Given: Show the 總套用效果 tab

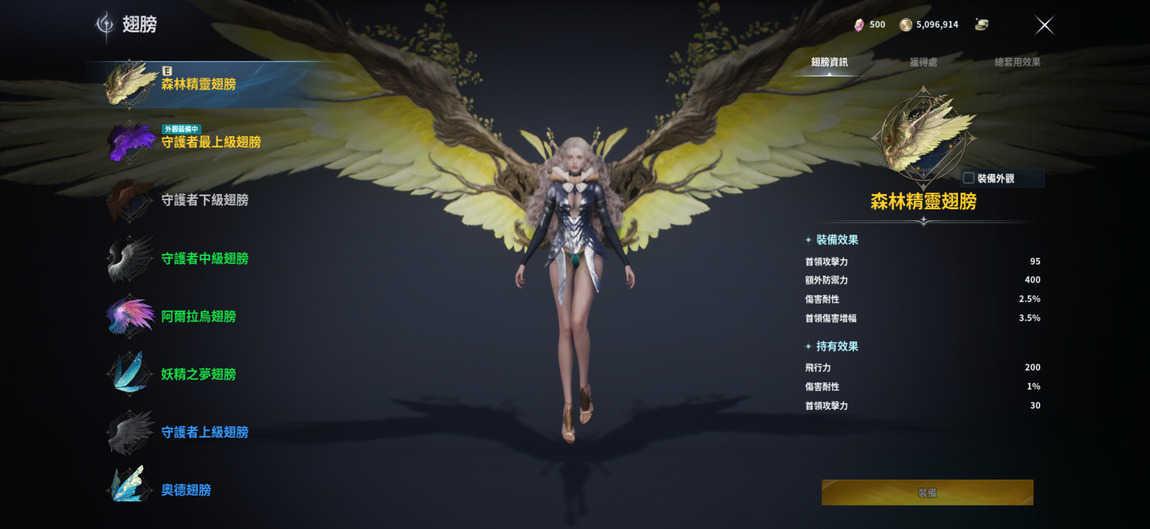Looking at the screenshot, I should click(x=1017, y=62).
